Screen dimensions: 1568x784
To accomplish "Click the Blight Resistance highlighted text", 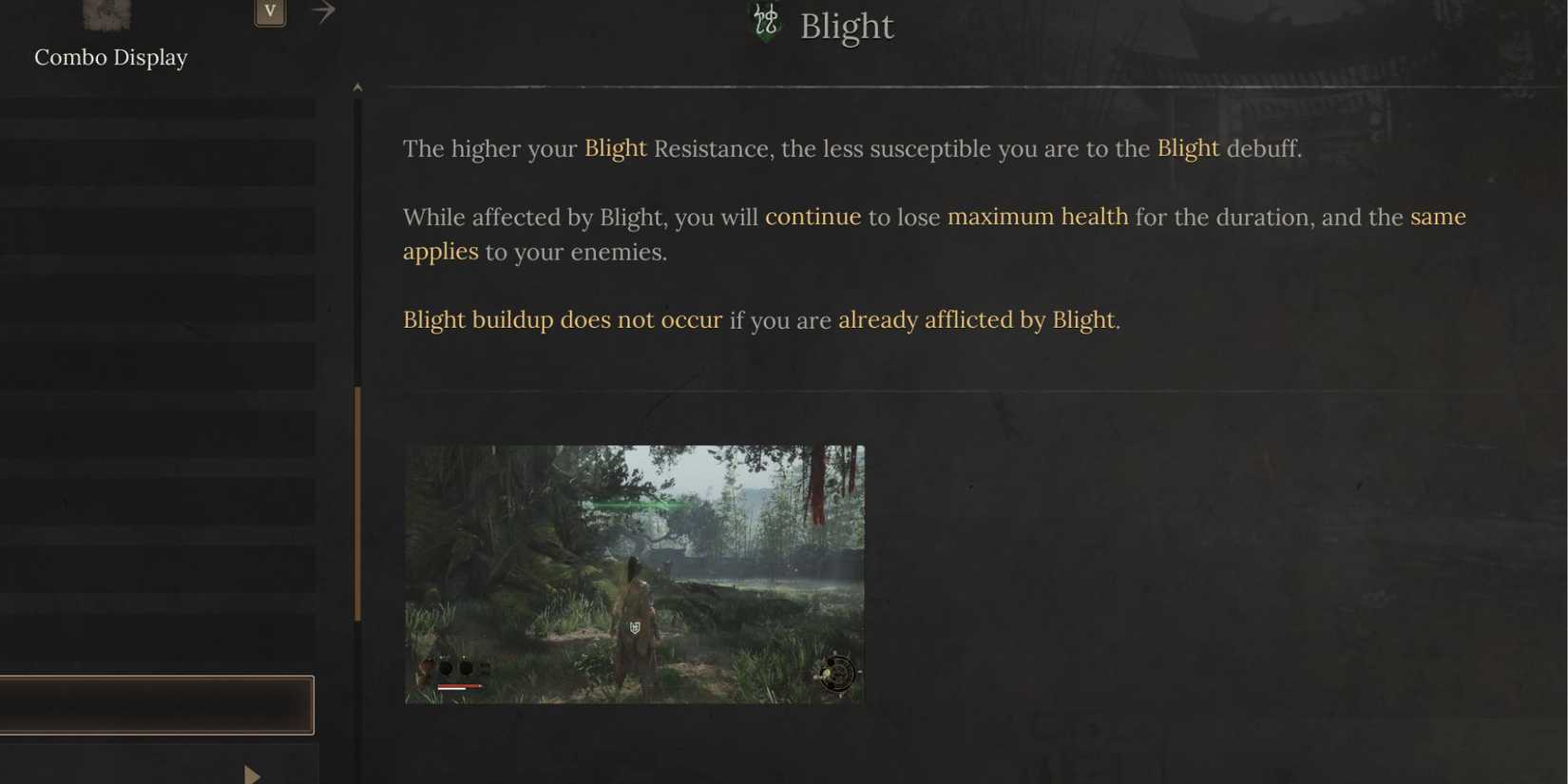I will point(615,148).
